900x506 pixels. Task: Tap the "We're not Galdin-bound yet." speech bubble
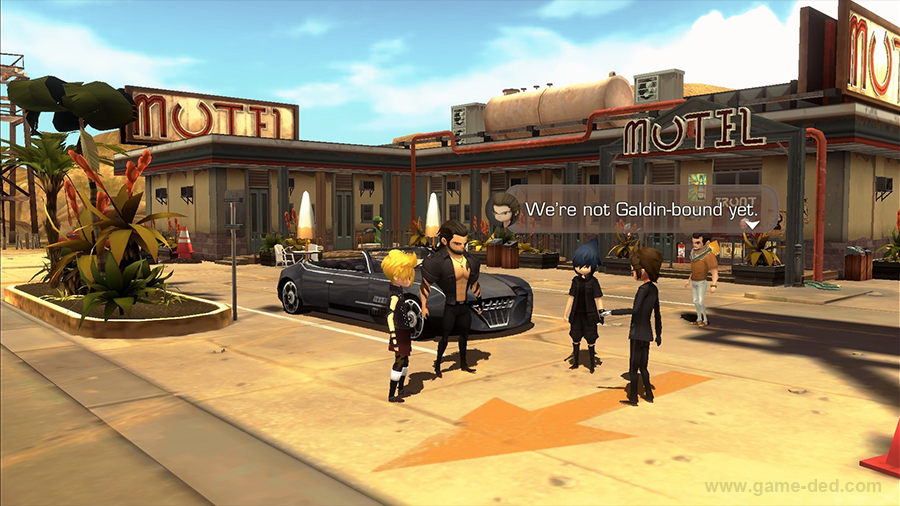tap(634, 210)
